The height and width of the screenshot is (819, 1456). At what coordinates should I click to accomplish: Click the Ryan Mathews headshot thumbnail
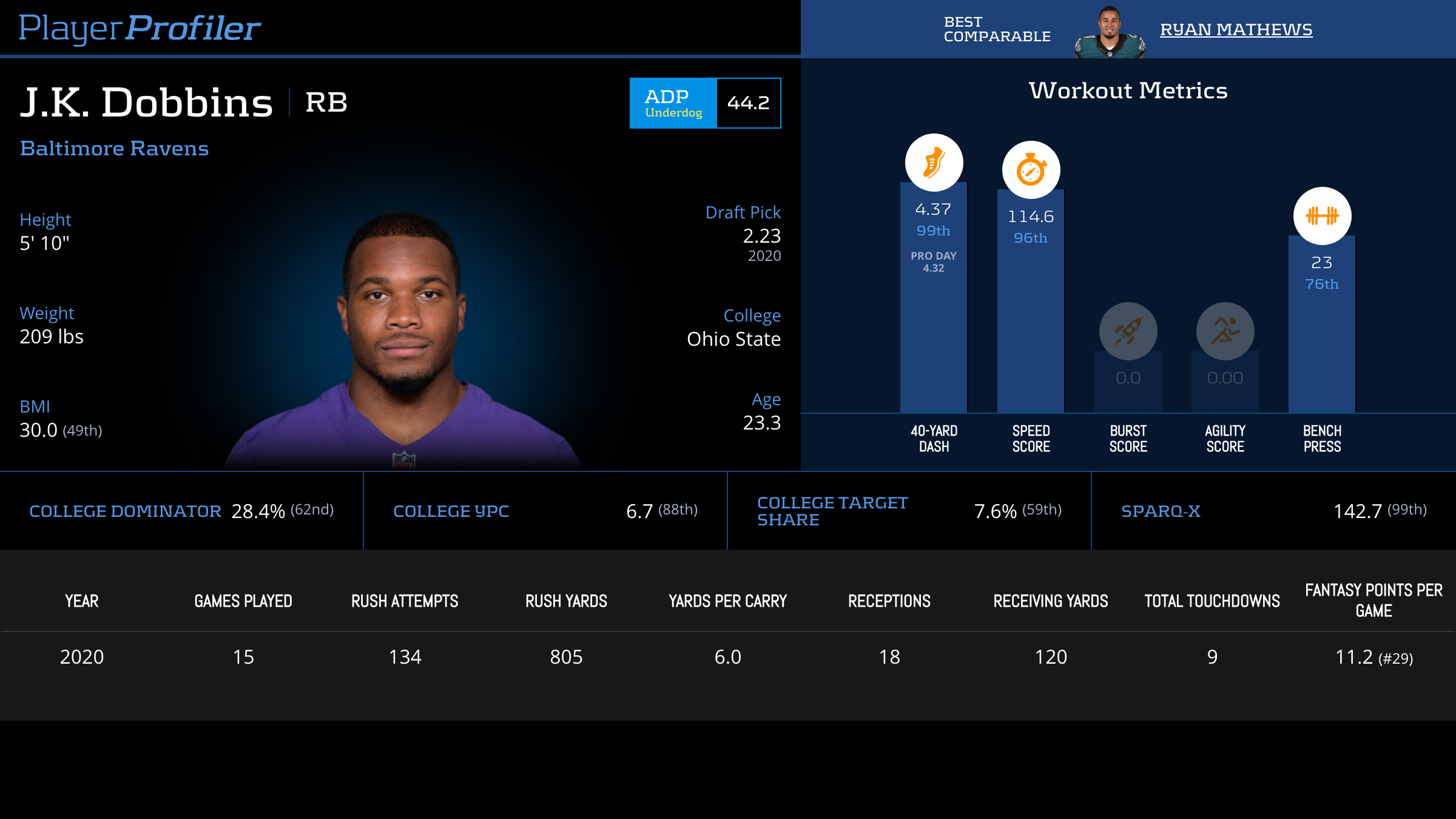coord(1109,33)
